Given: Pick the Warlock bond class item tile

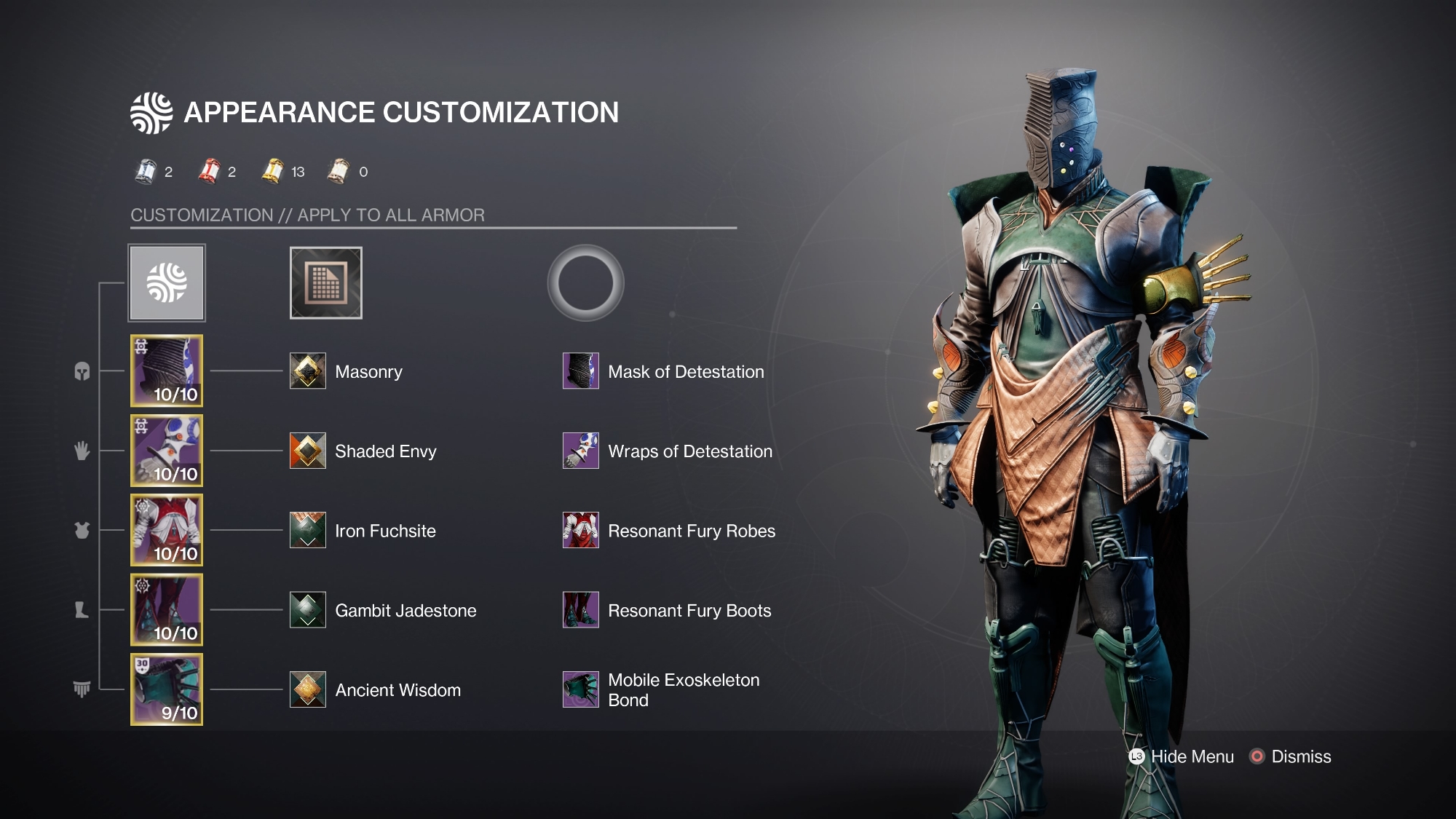Looking at the screenshot, I should tap(167, 689).
